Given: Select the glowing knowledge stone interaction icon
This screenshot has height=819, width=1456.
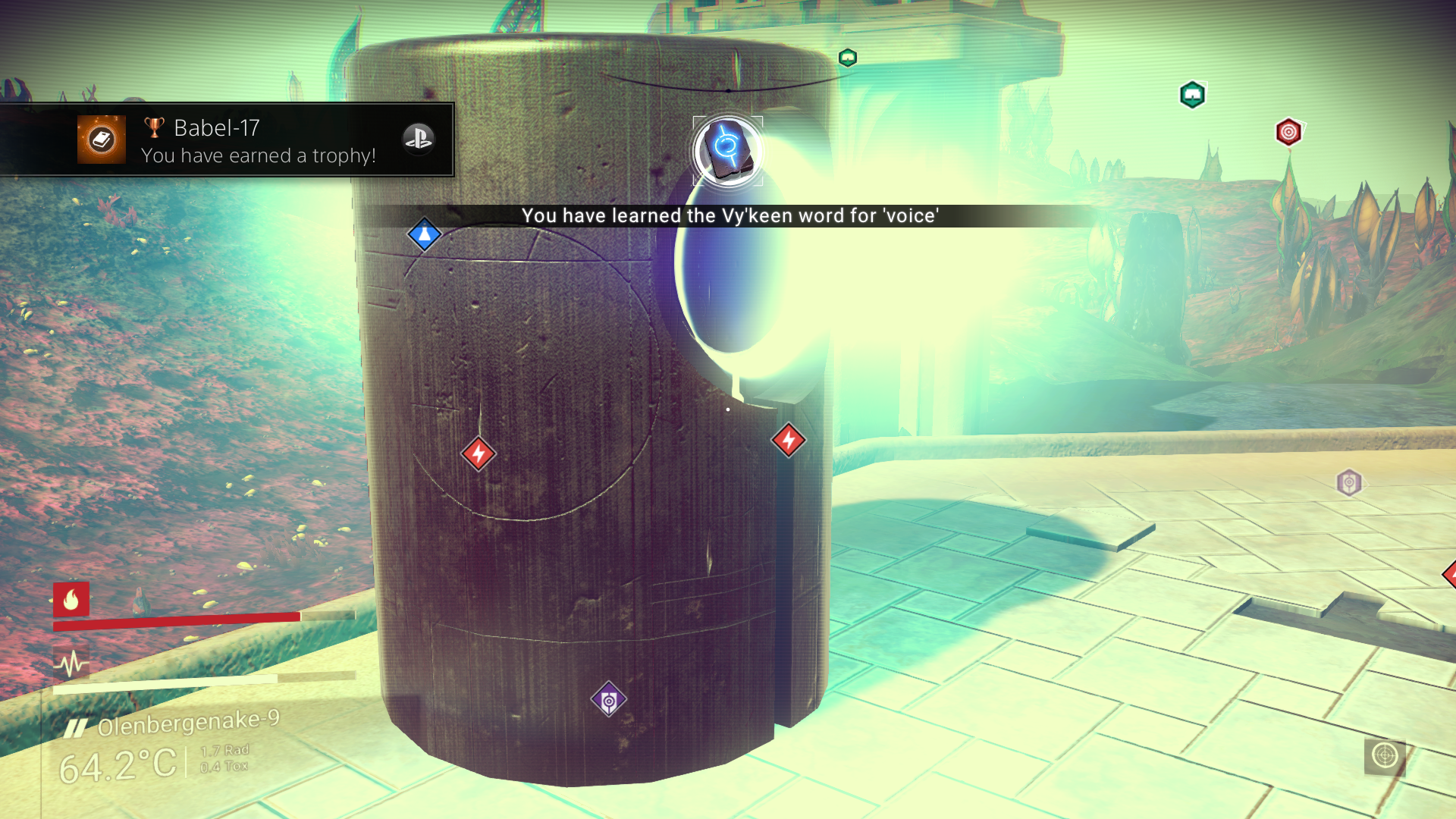Looking at the screenshot, I should (x=727, y=150).
